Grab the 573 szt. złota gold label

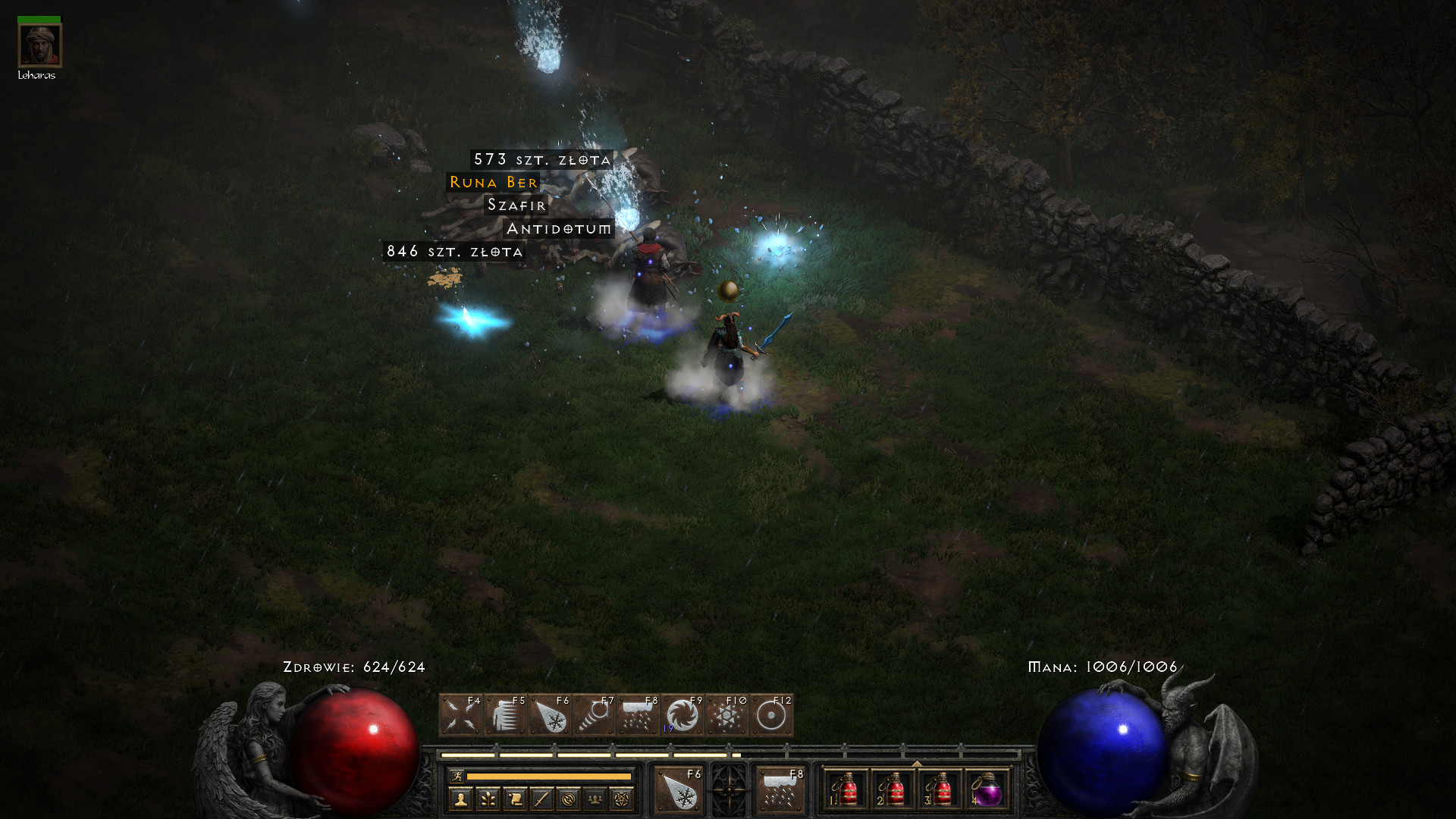tap(542, 160)
